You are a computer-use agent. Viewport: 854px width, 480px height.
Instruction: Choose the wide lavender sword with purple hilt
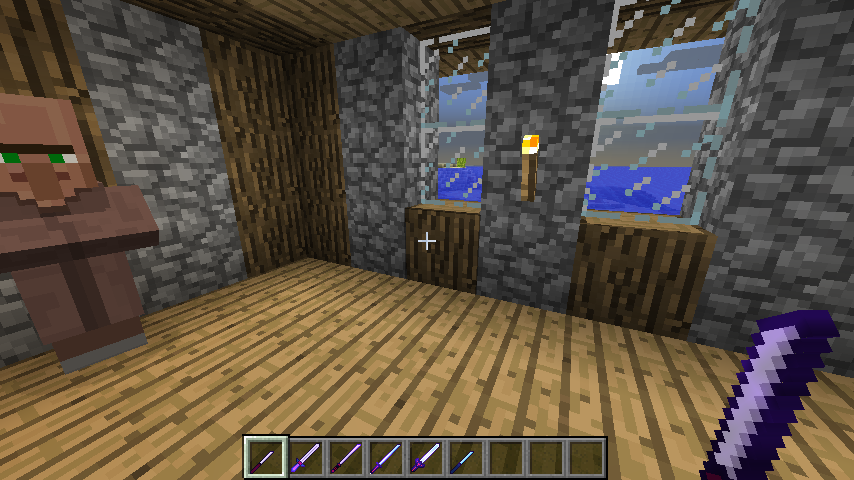pos(306,457)
